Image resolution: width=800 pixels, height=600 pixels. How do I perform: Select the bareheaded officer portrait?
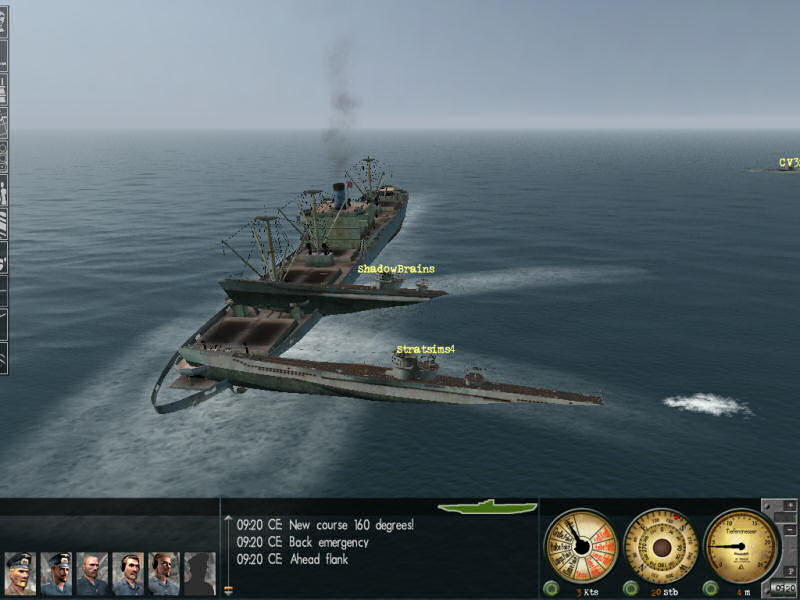point(92,574)
